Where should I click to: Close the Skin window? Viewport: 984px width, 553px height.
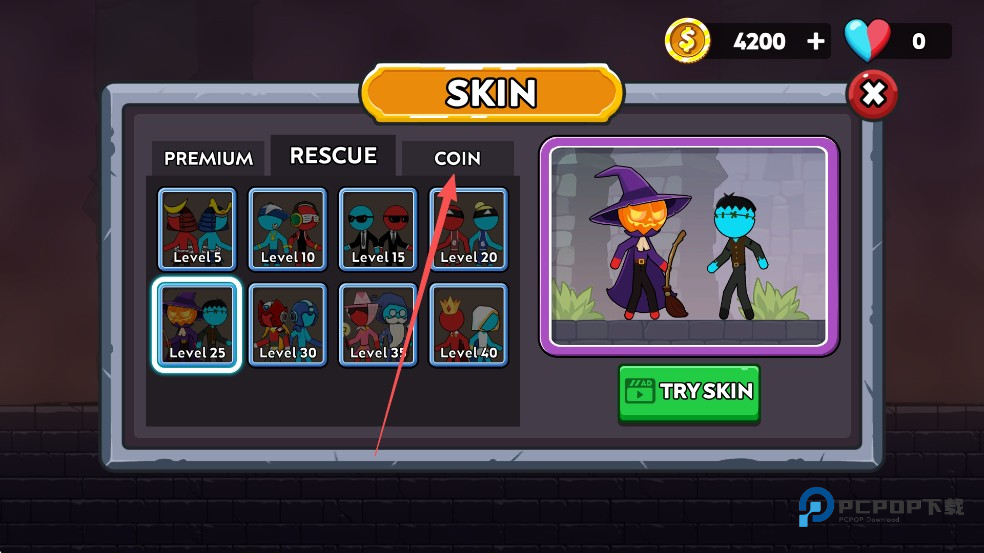tap(872, 95)
